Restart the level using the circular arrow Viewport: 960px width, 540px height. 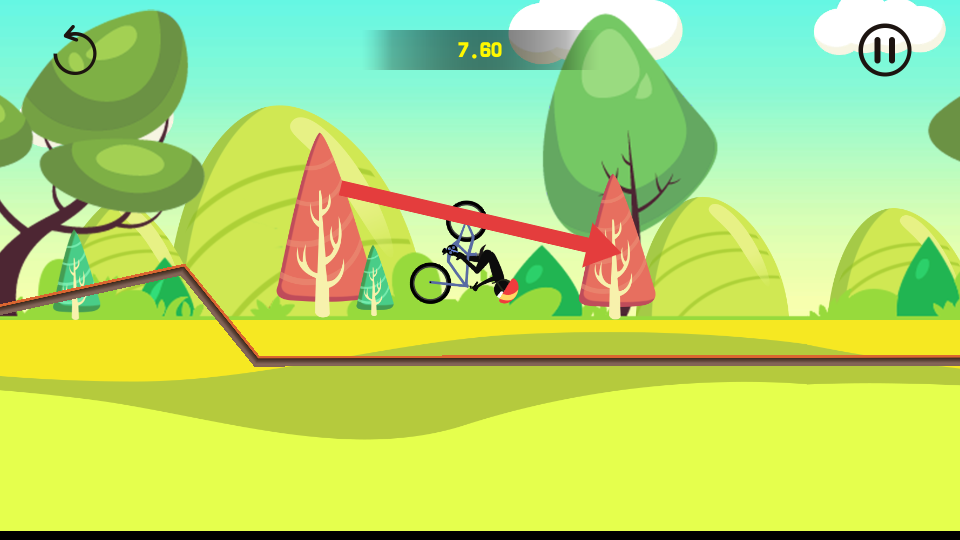click(x=74, y=51)
